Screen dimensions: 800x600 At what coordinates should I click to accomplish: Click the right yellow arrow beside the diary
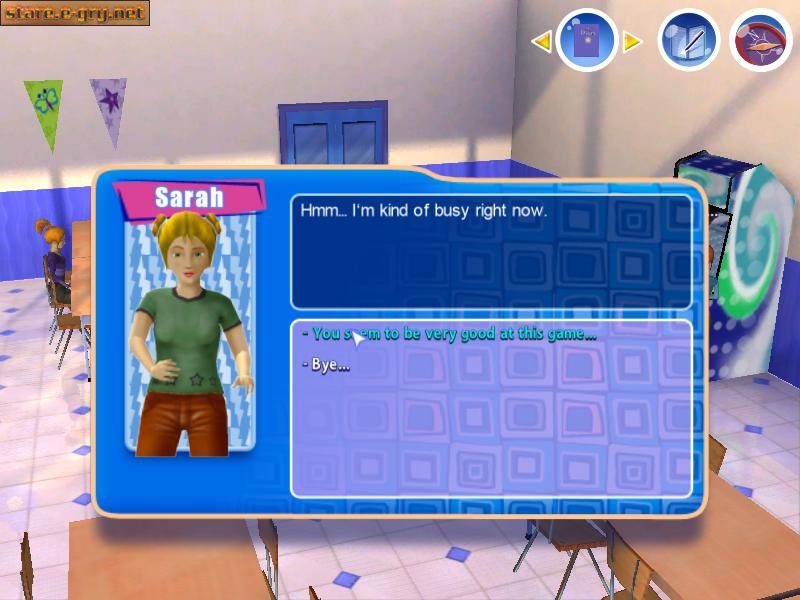coord(631,41)
